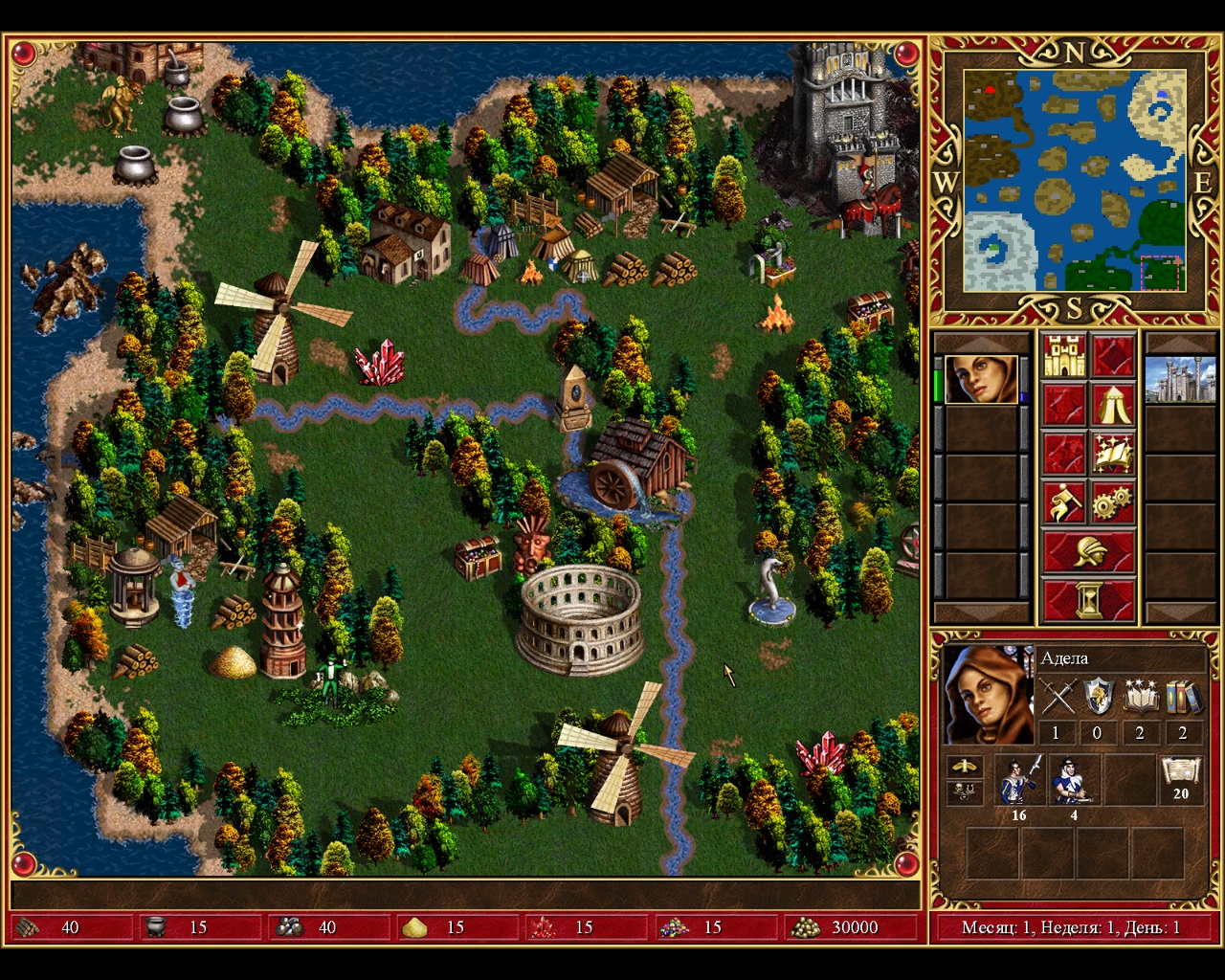Open the adventure options running figure button
This screenshot has height=980, width=1225.
(x=1064, y=502)
